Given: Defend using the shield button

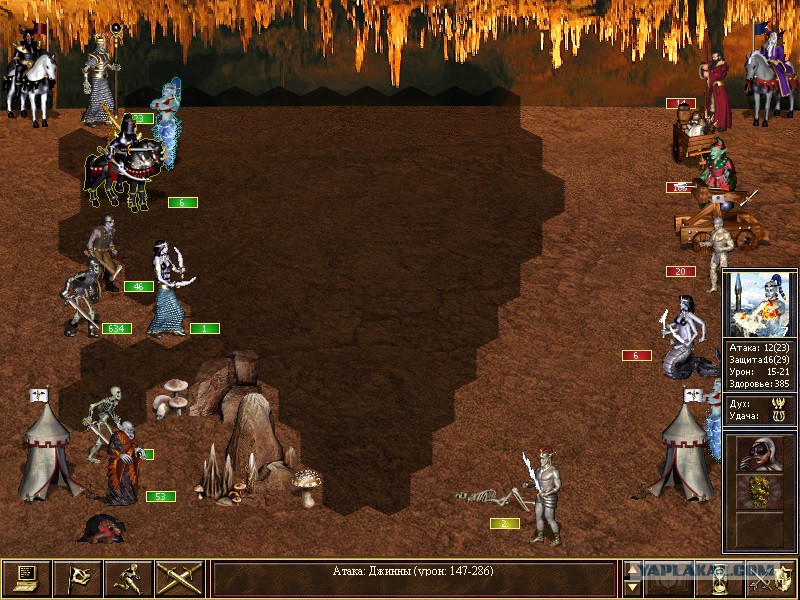Looking at the screenshot, I should [773, 579].
